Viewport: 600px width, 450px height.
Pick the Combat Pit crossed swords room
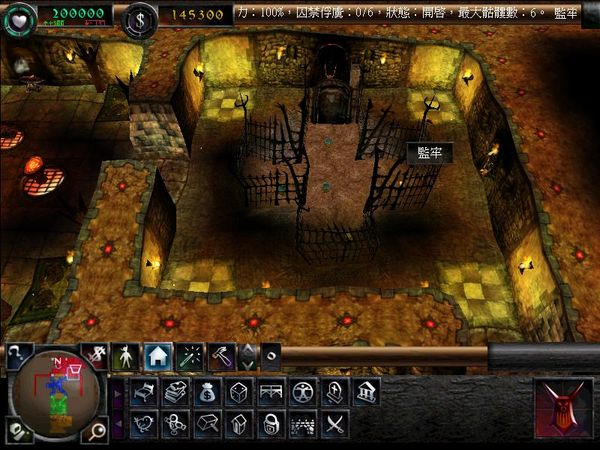tap(333, 424)
